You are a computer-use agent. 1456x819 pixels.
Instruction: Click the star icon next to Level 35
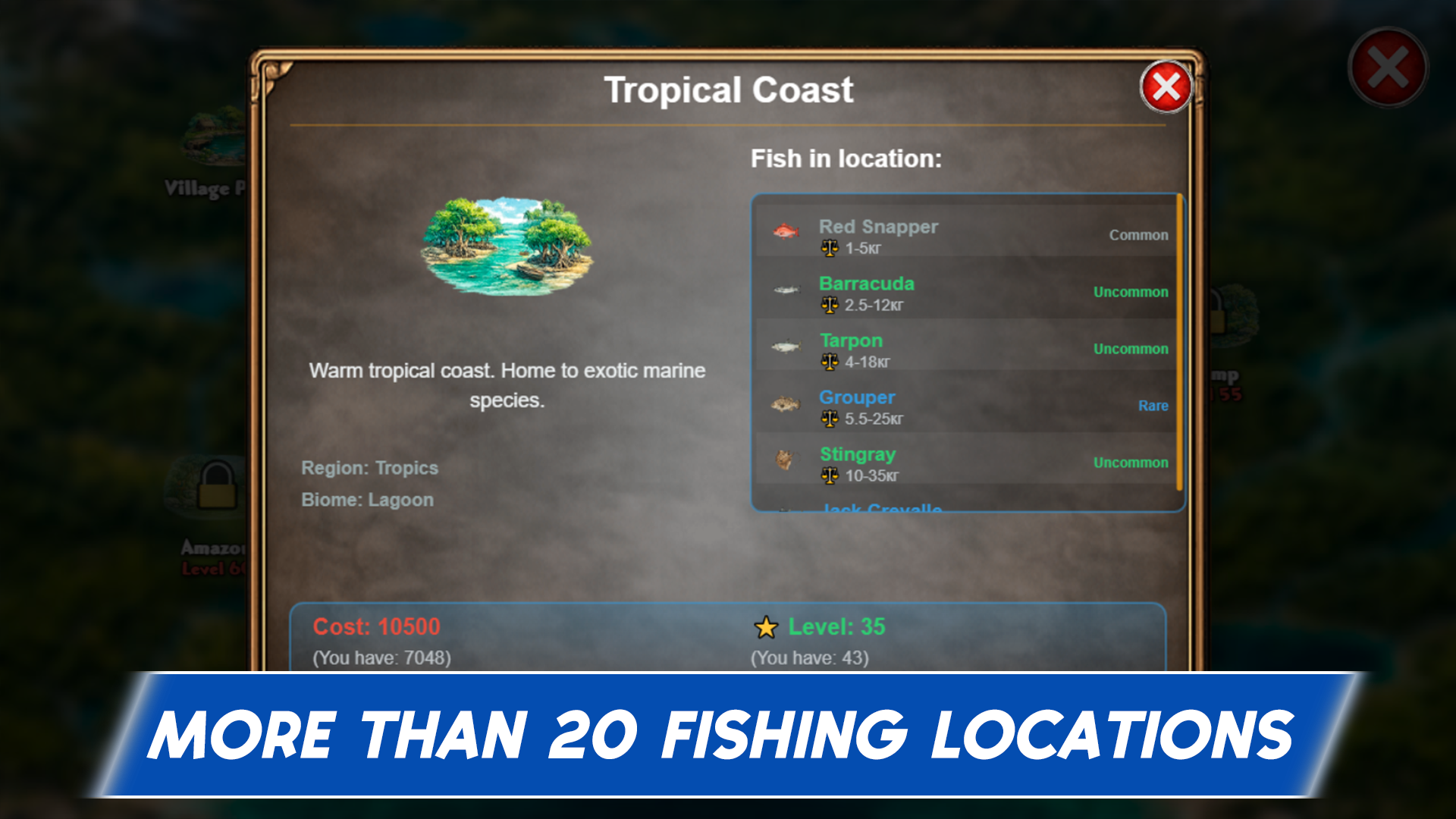point(767,628)
